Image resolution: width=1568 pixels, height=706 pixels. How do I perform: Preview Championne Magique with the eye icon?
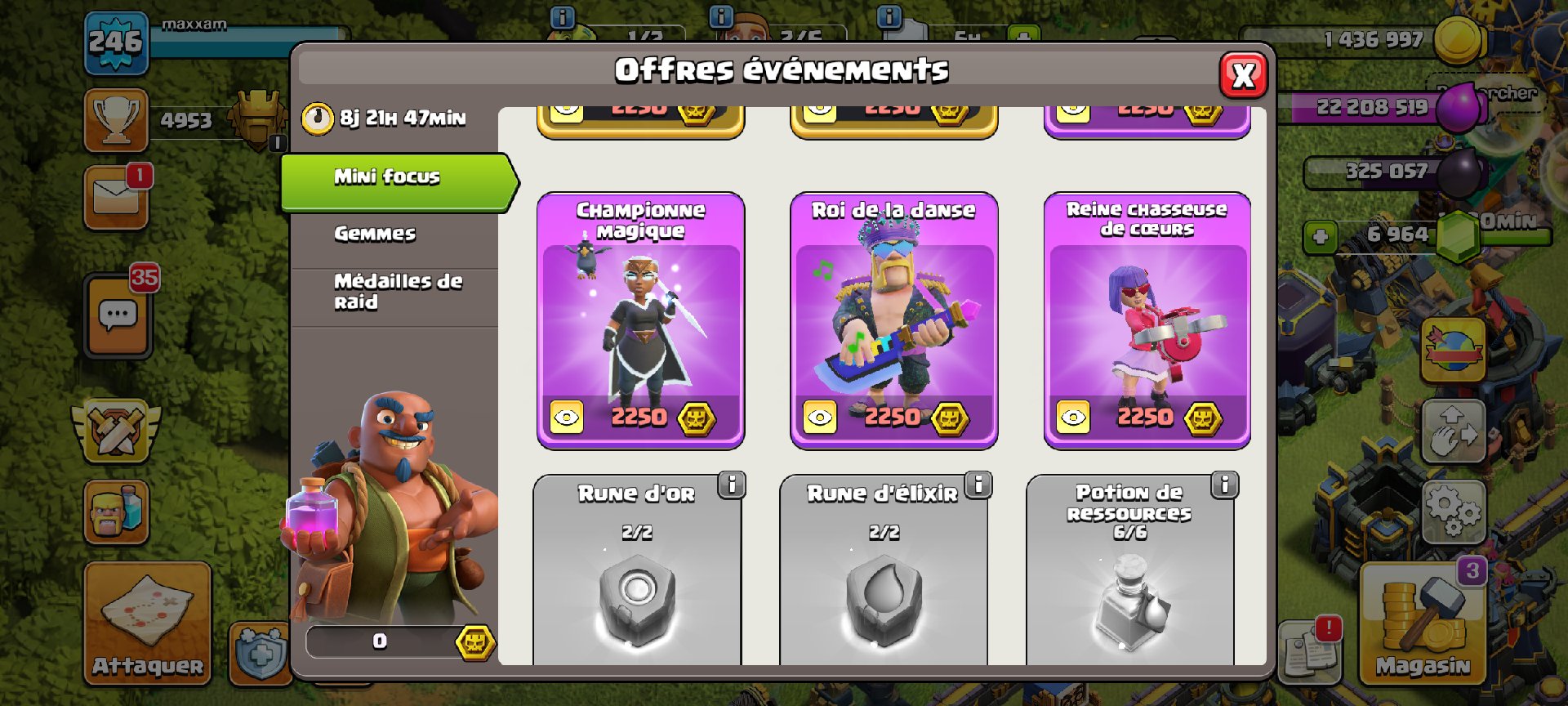(566, 418)
